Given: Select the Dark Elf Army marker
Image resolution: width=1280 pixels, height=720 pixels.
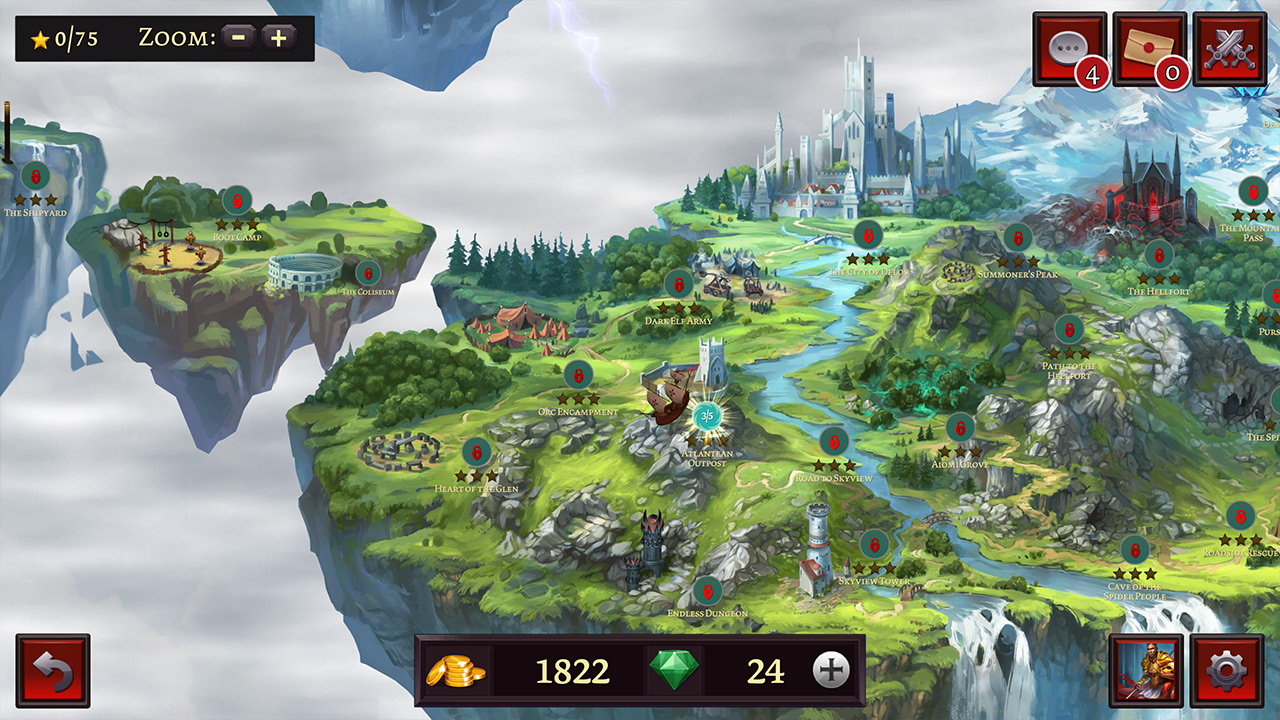Looking at the screenshot, I should pyautogui.click(x=679, y=284).
